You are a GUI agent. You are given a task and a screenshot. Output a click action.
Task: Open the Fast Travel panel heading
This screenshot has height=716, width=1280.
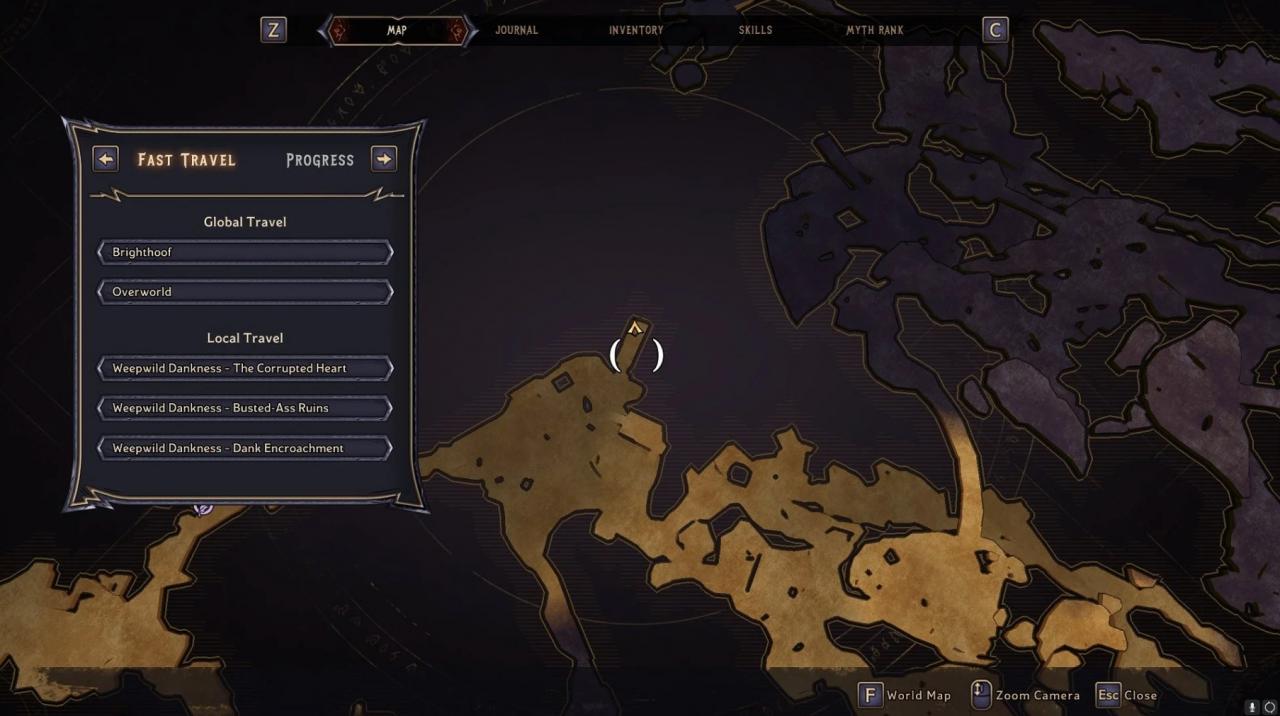[x=187, y=160]
